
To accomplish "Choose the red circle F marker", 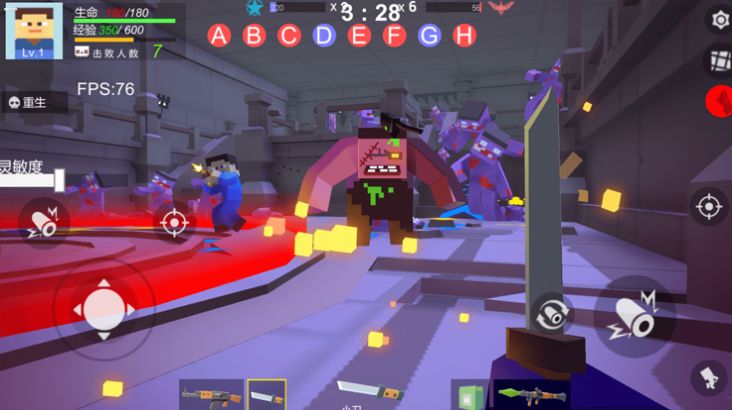I will (394, 36).
